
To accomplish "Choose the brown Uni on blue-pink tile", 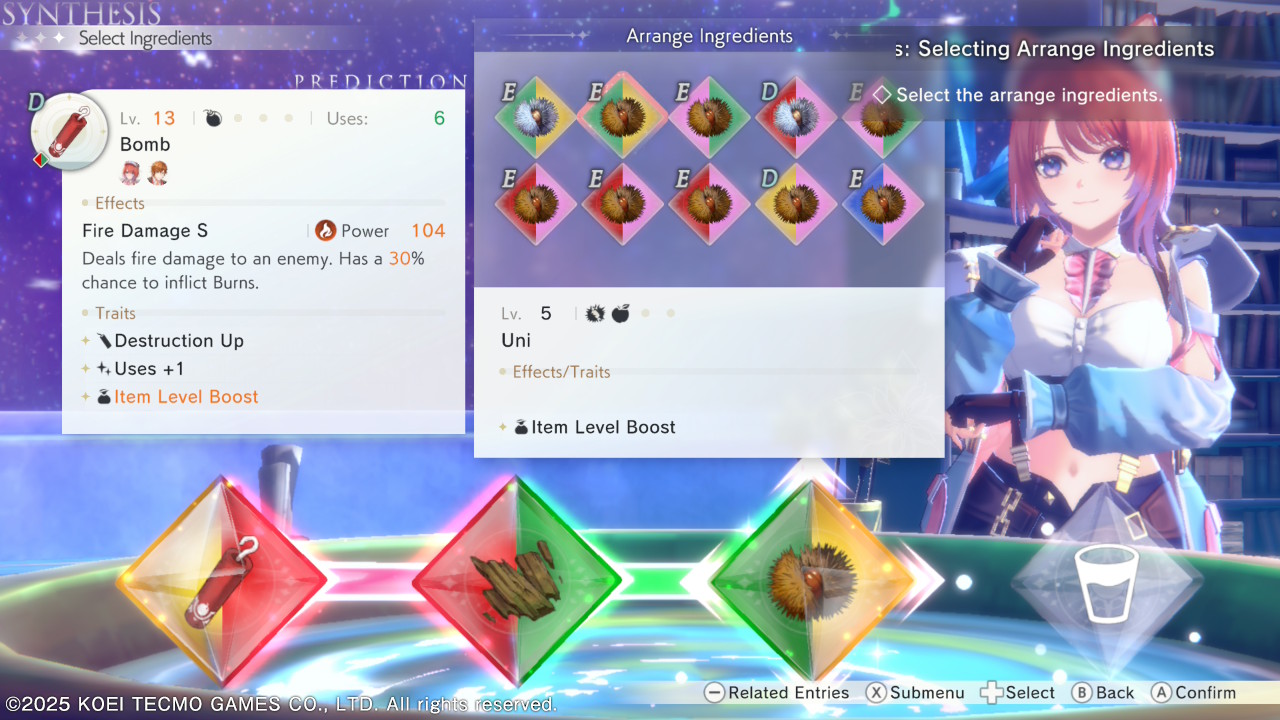I will coord(883,204).
